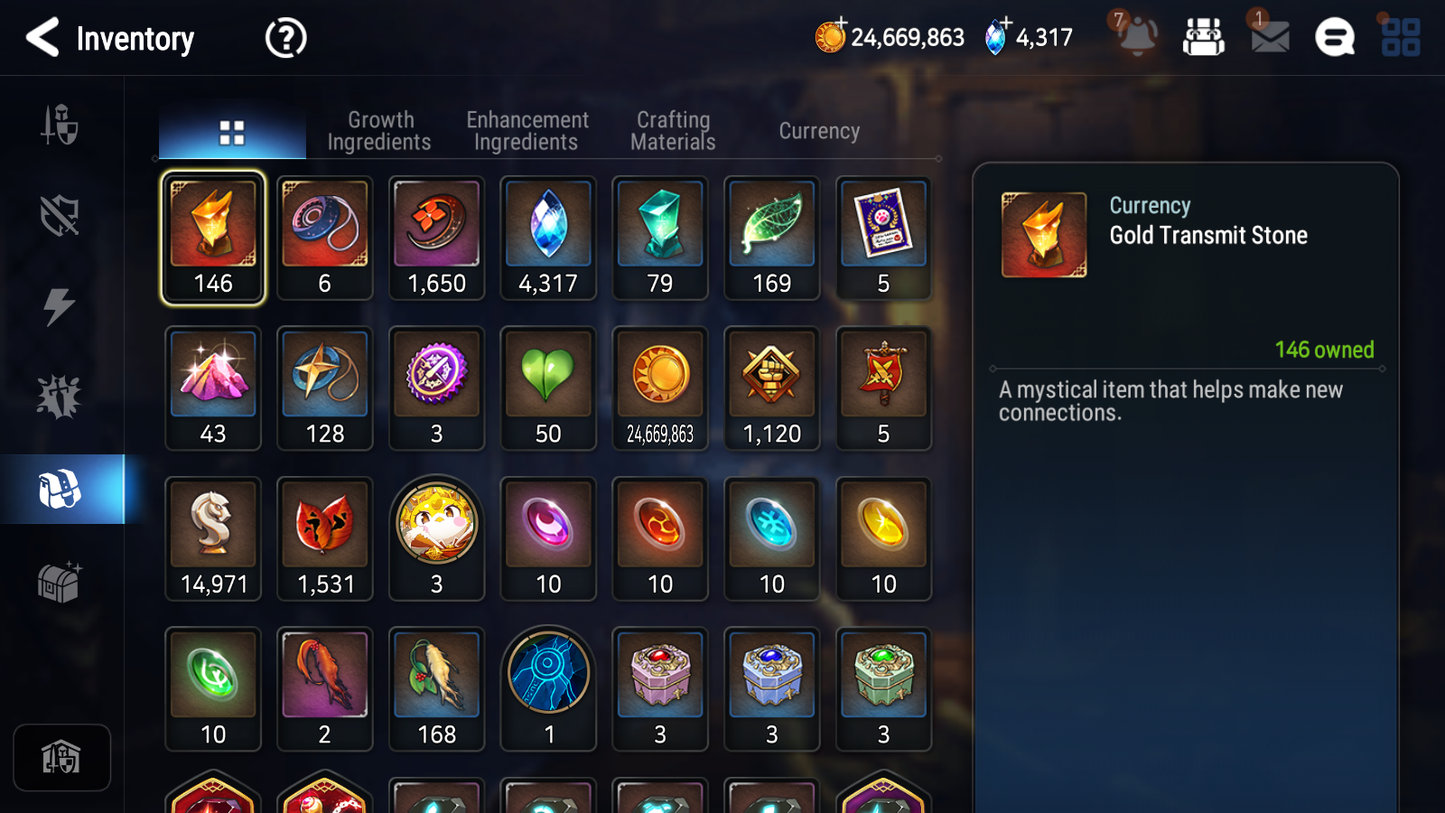Click the highlighted backpack inventory icon

[62, 488]
